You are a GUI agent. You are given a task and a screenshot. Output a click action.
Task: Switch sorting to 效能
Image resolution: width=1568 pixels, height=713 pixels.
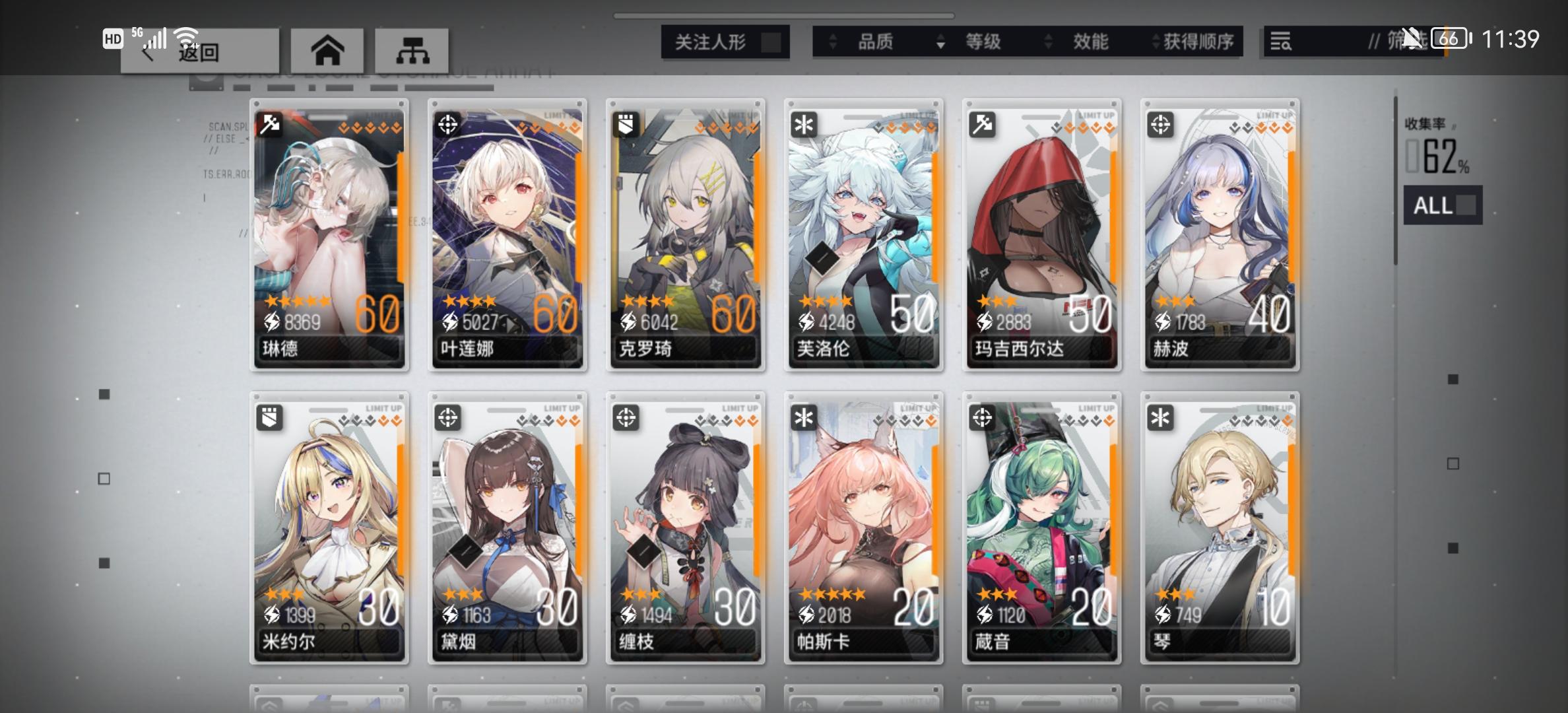(x=1089, y=41)
